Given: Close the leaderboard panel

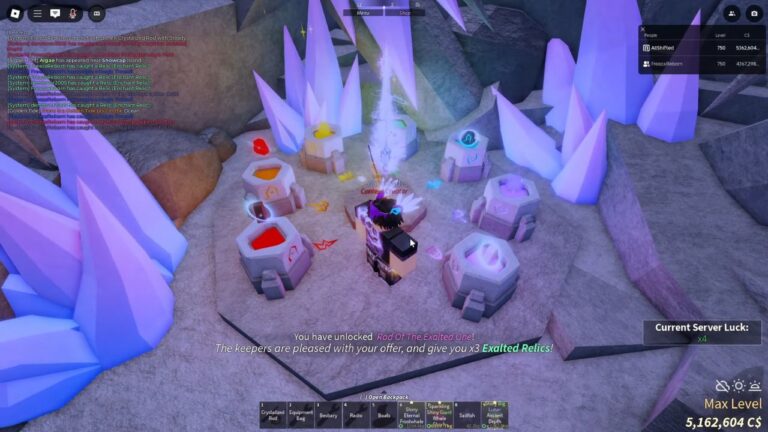Looking at the screenshot, I should 645,31.
